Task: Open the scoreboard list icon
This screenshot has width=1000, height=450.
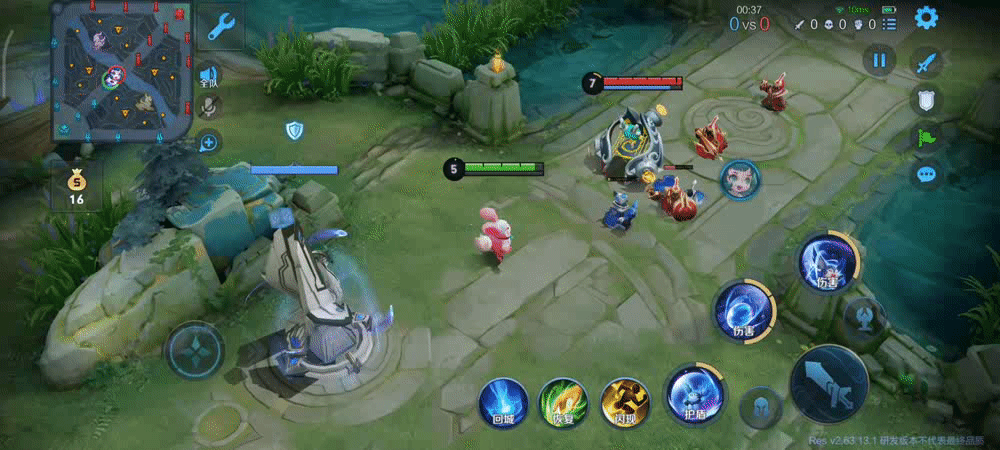Action: point(890,23)
